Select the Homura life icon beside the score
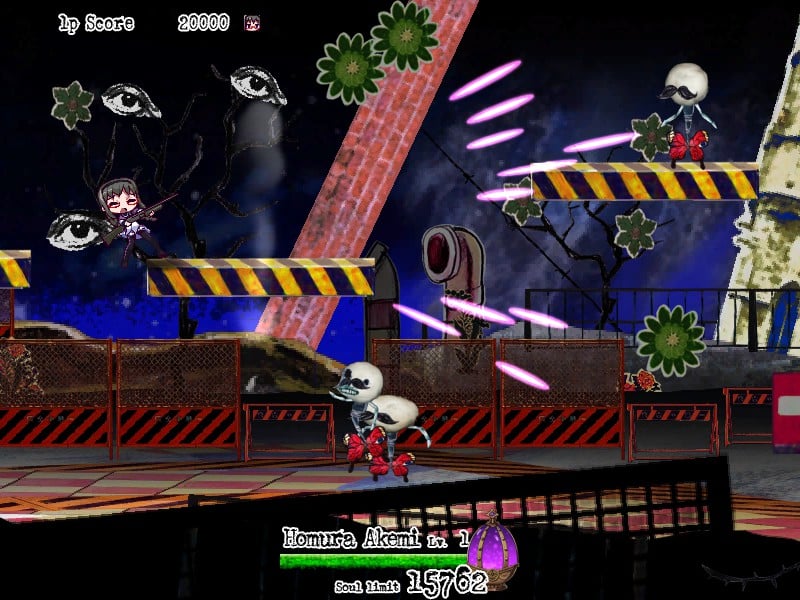The width and height of the screenshot is (800, 600). (x=252, y=23)
